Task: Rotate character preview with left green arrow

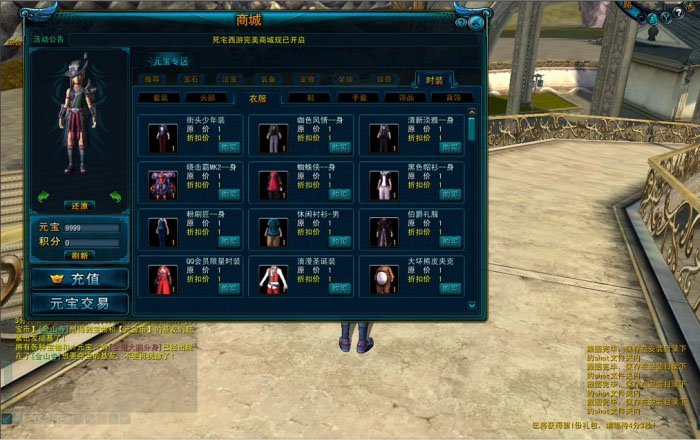Action: pyautogui.click(x=43, y=197)
